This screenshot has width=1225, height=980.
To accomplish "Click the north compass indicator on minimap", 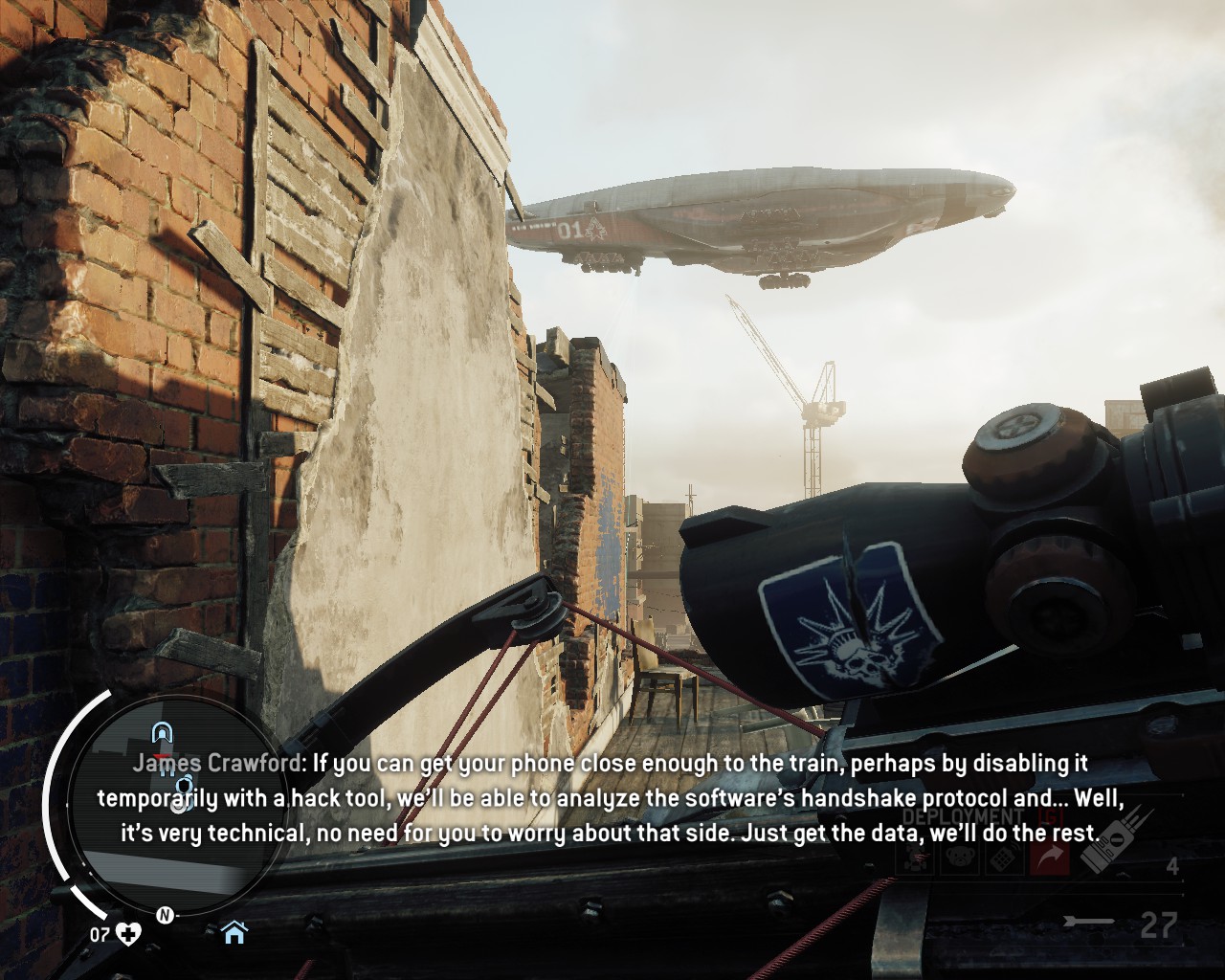I will [164, 915].
